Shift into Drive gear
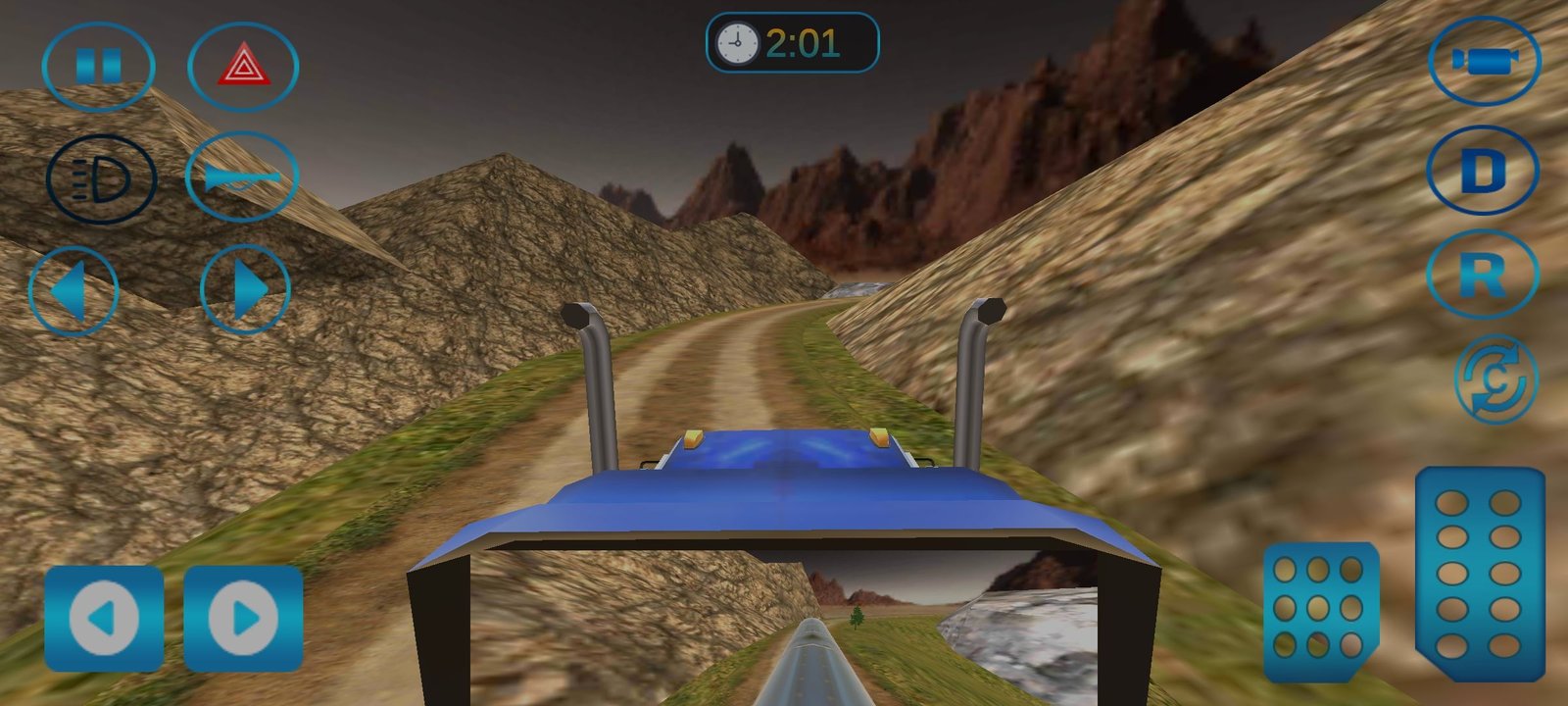 point(1483,171)
